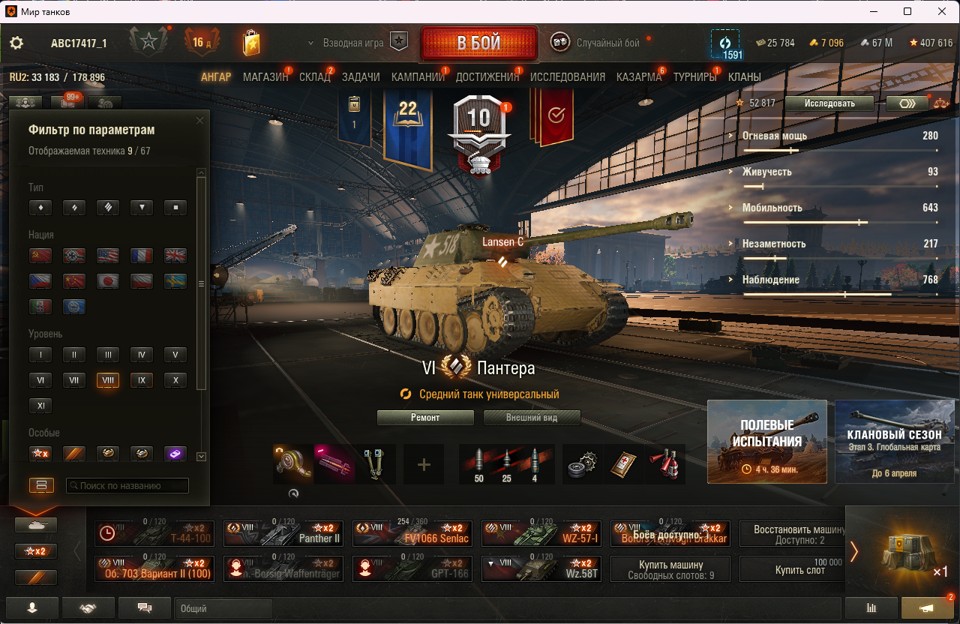Open Внешний вид customization
Viewport: 960px width, 624px height.
531,417
